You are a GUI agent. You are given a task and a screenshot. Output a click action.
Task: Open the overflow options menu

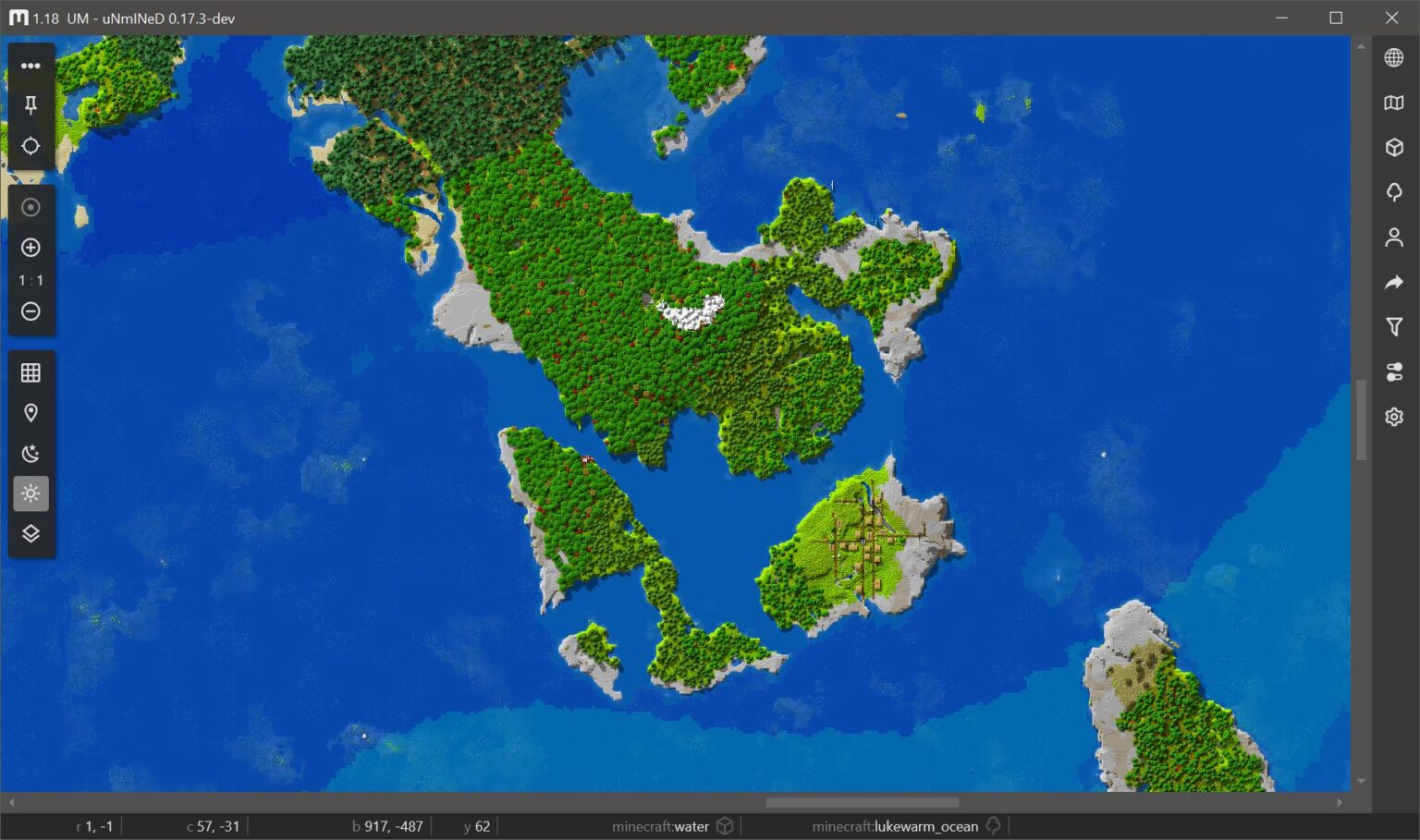tap(31, 65)
